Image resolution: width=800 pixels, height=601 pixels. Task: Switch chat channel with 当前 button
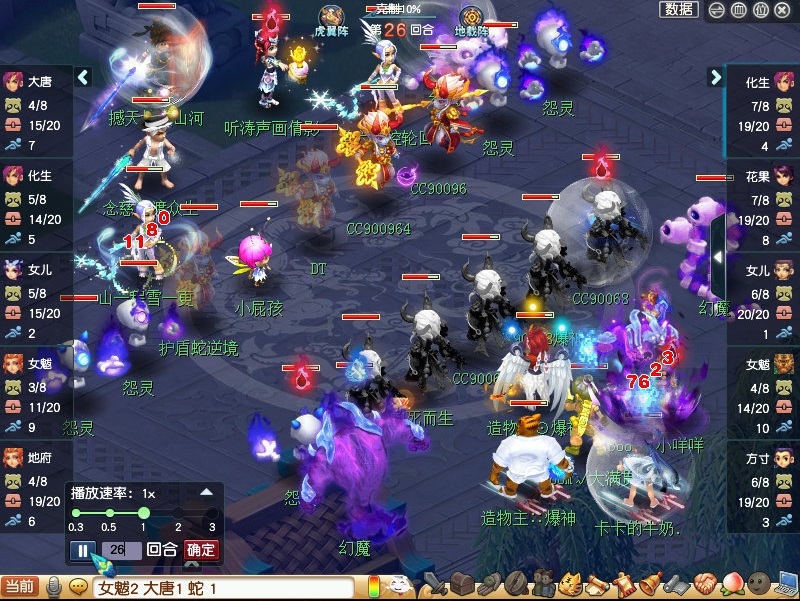20,588
